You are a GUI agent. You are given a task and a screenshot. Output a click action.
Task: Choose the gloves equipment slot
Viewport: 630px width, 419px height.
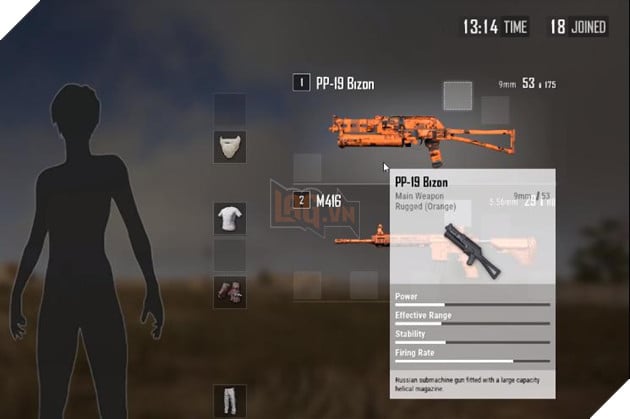coord(229,291)
